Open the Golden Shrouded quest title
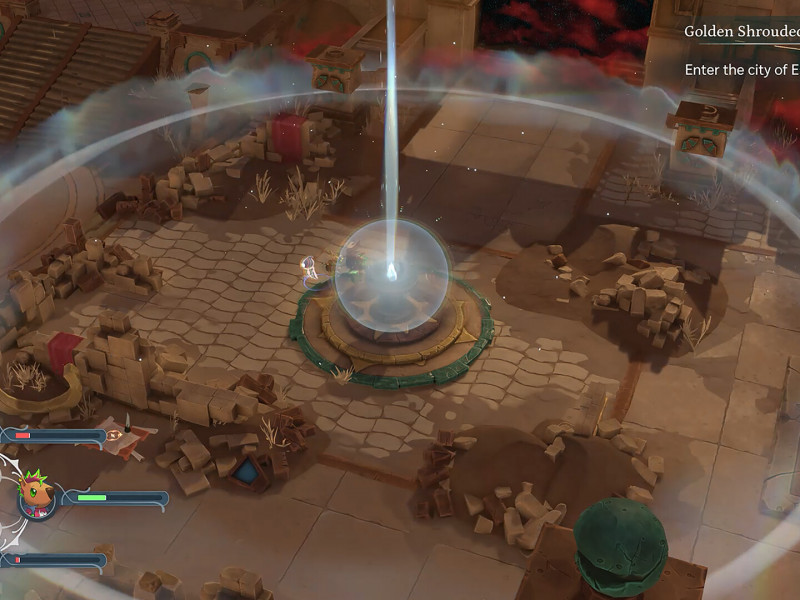Image resolution: width=800 pixels, height=600 pixels. (741, 31)
